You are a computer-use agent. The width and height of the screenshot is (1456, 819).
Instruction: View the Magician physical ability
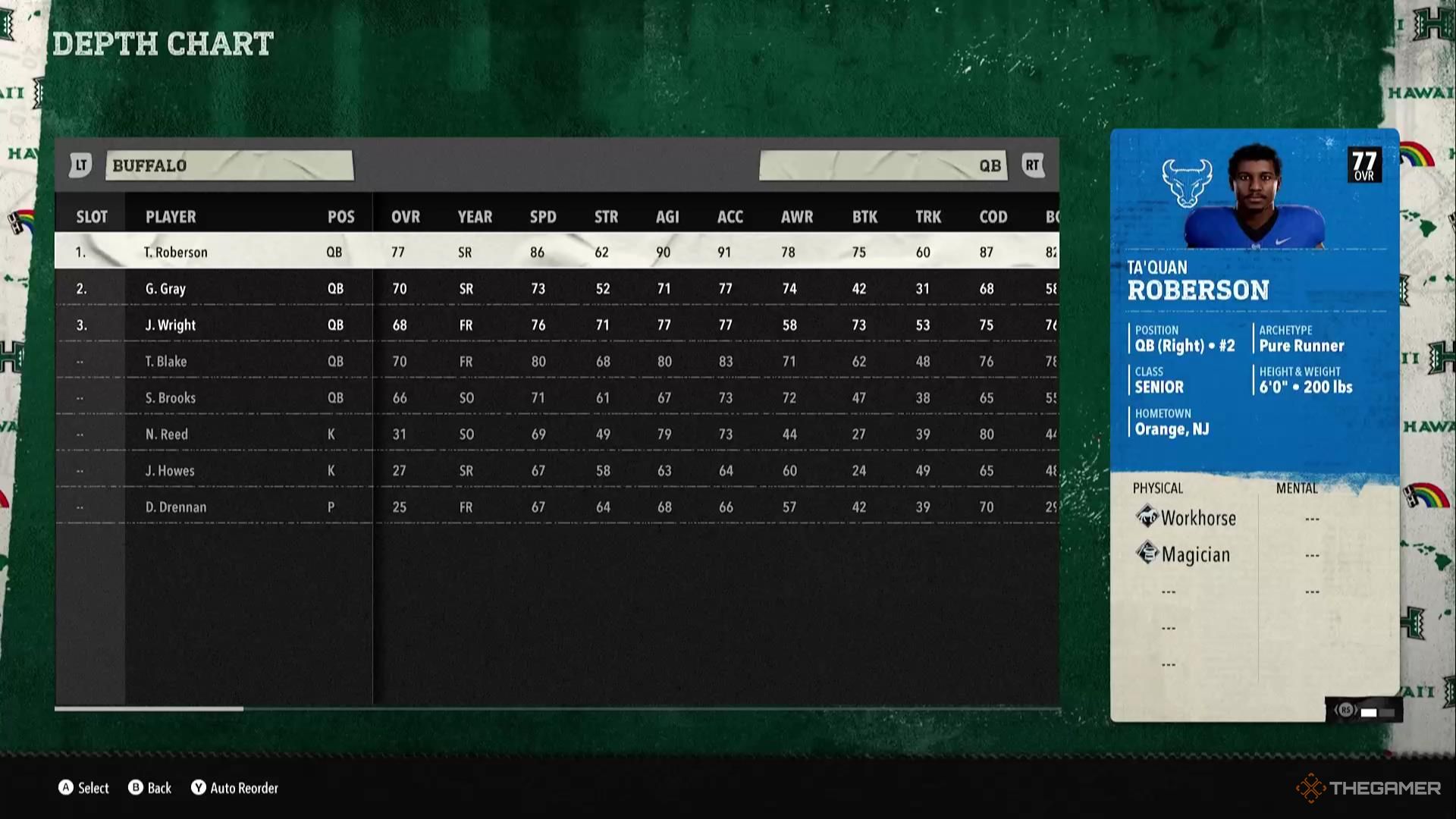click(1195, 554)
